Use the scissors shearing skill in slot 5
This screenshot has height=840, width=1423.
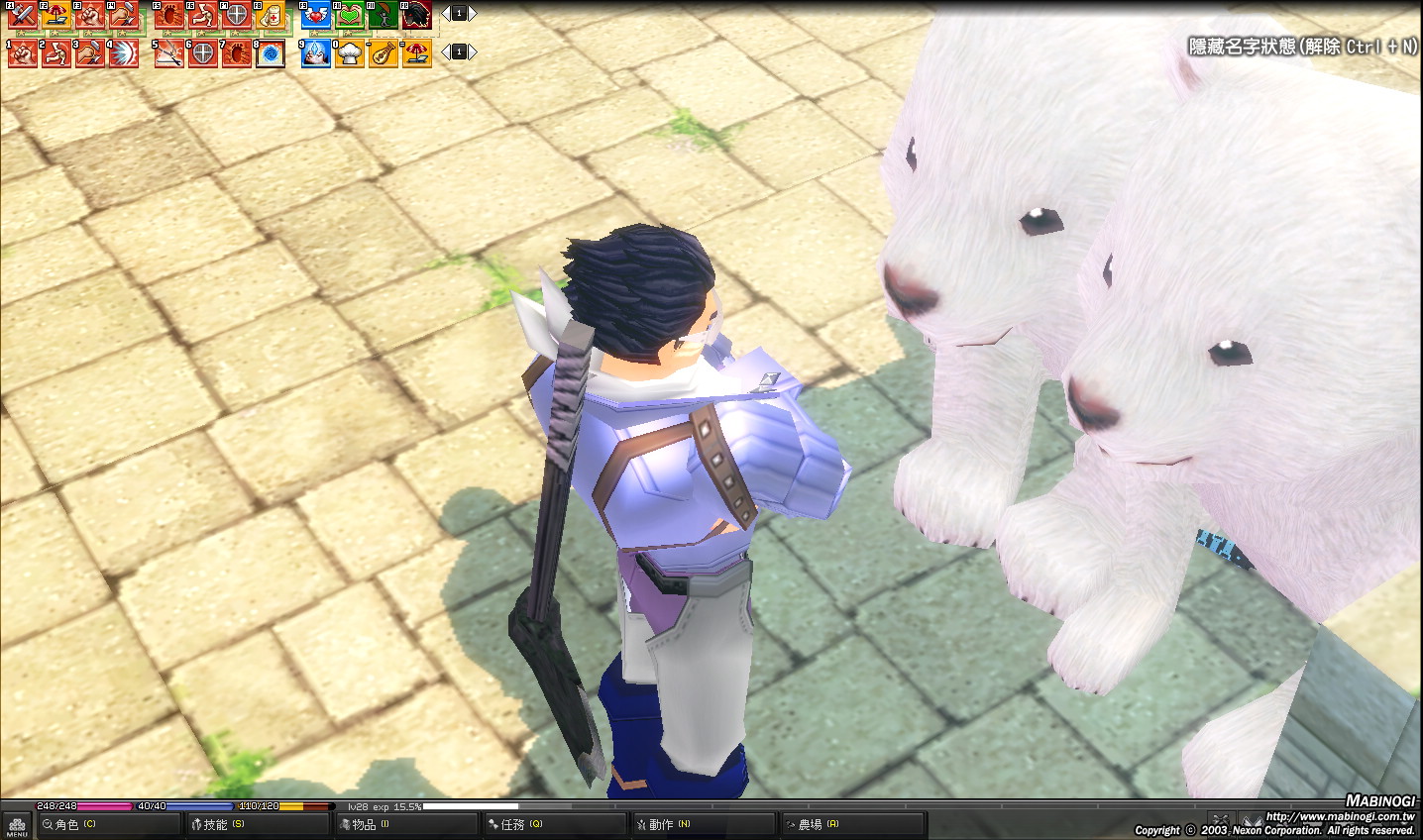click(169, 53)
